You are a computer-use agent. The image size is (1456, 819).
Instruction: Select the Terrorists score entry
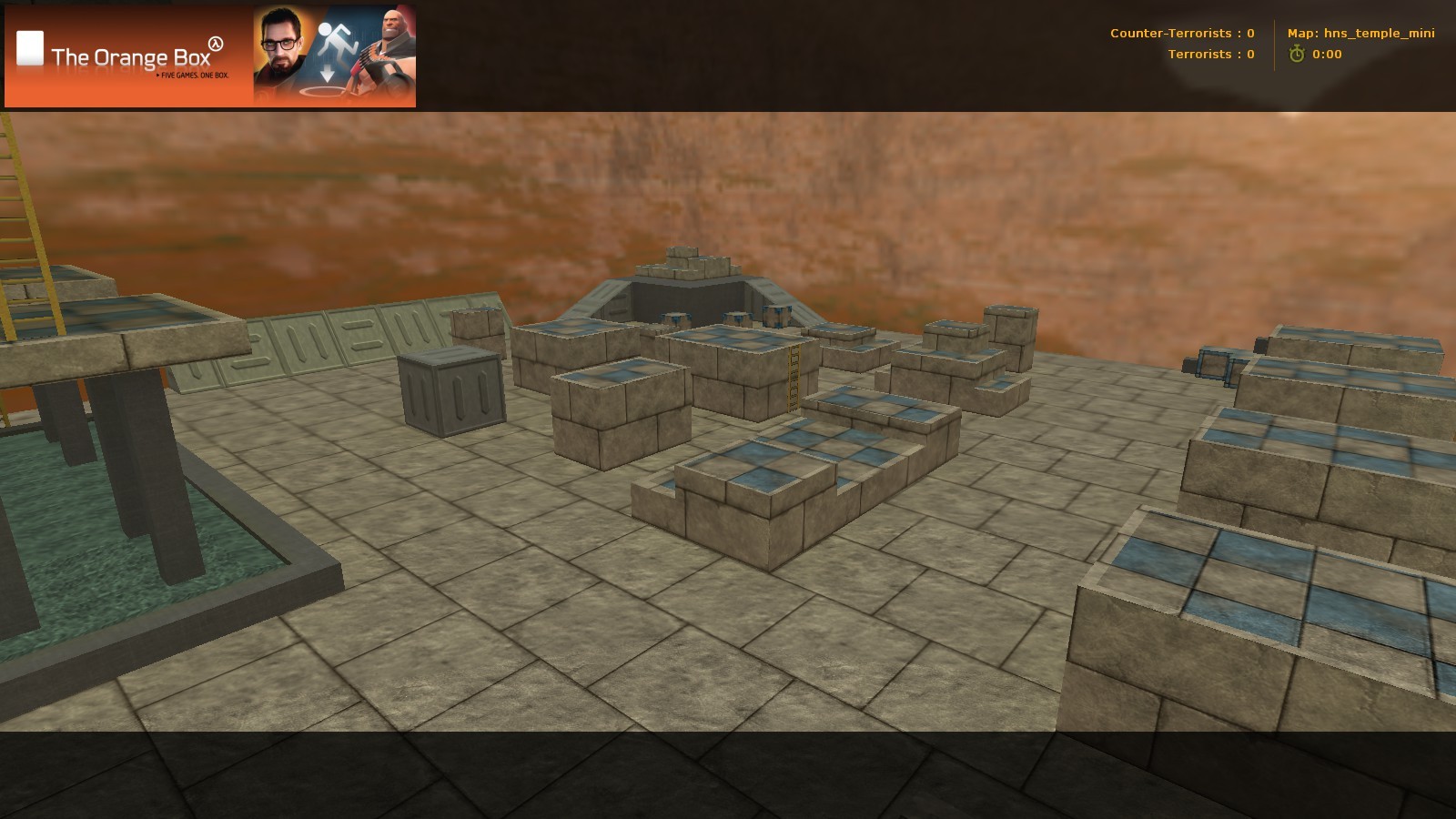[1210, 55]
